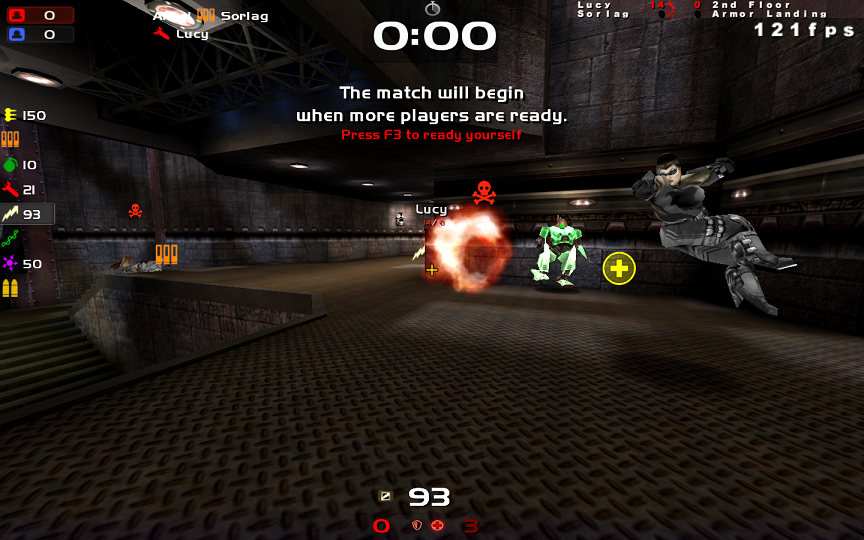864x540 pixels.
Task: Click the blue team score icon
Action: 18,34
